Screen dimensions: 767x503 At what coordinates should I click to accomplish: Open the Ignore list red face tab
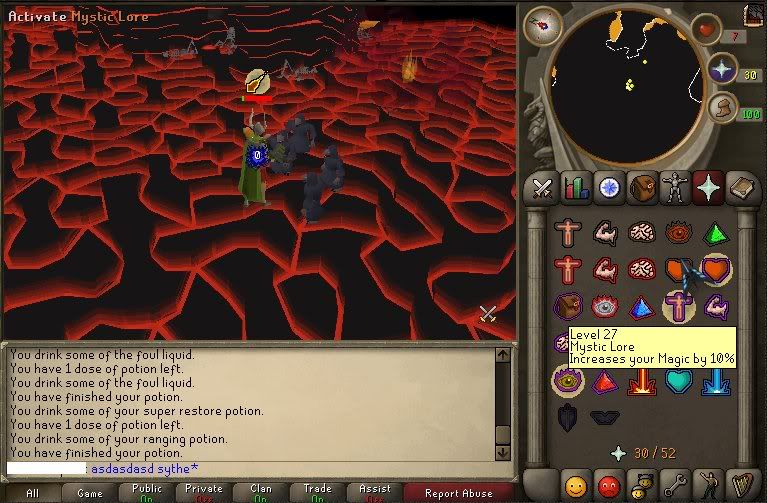pos(609,485)
